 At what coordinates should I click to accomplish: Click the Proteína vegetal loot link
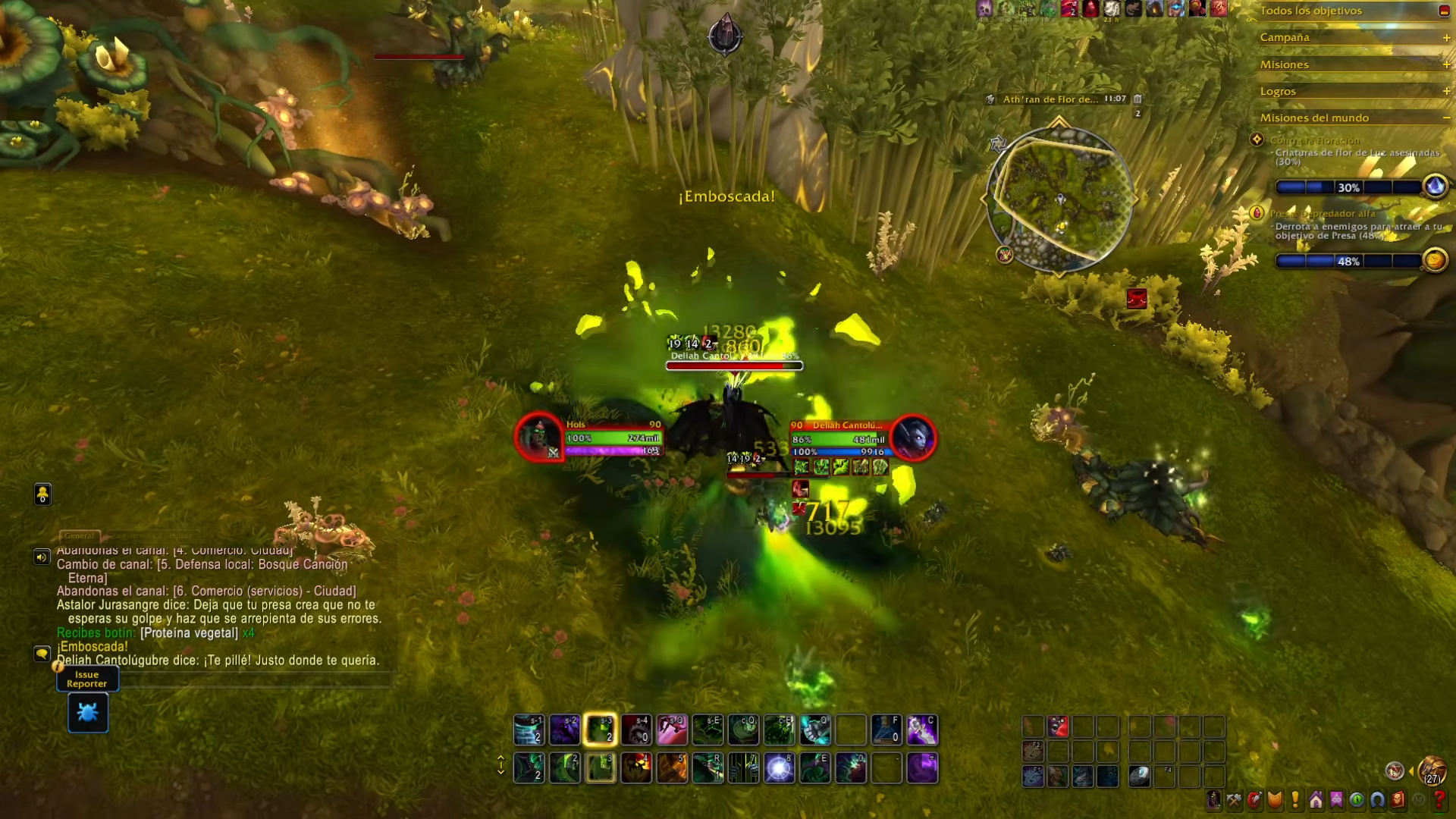point(190,632)
